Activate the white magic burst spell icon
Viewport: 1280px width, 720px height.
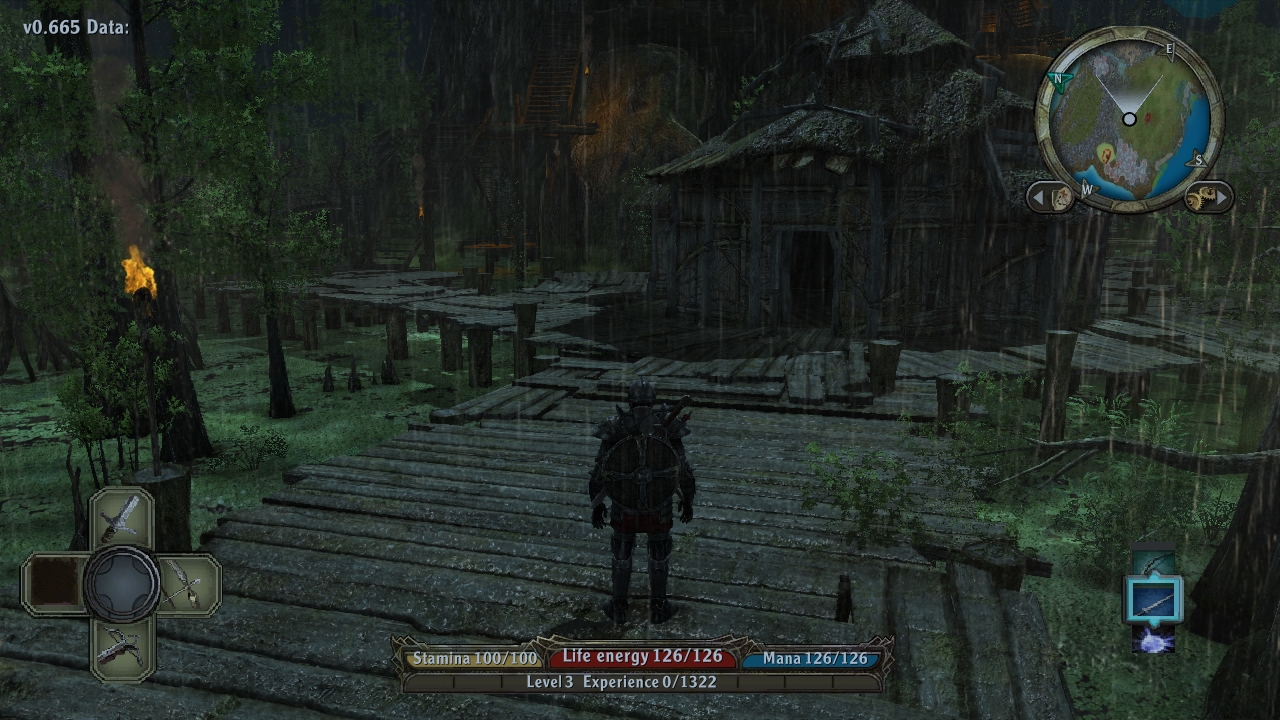1154,639
